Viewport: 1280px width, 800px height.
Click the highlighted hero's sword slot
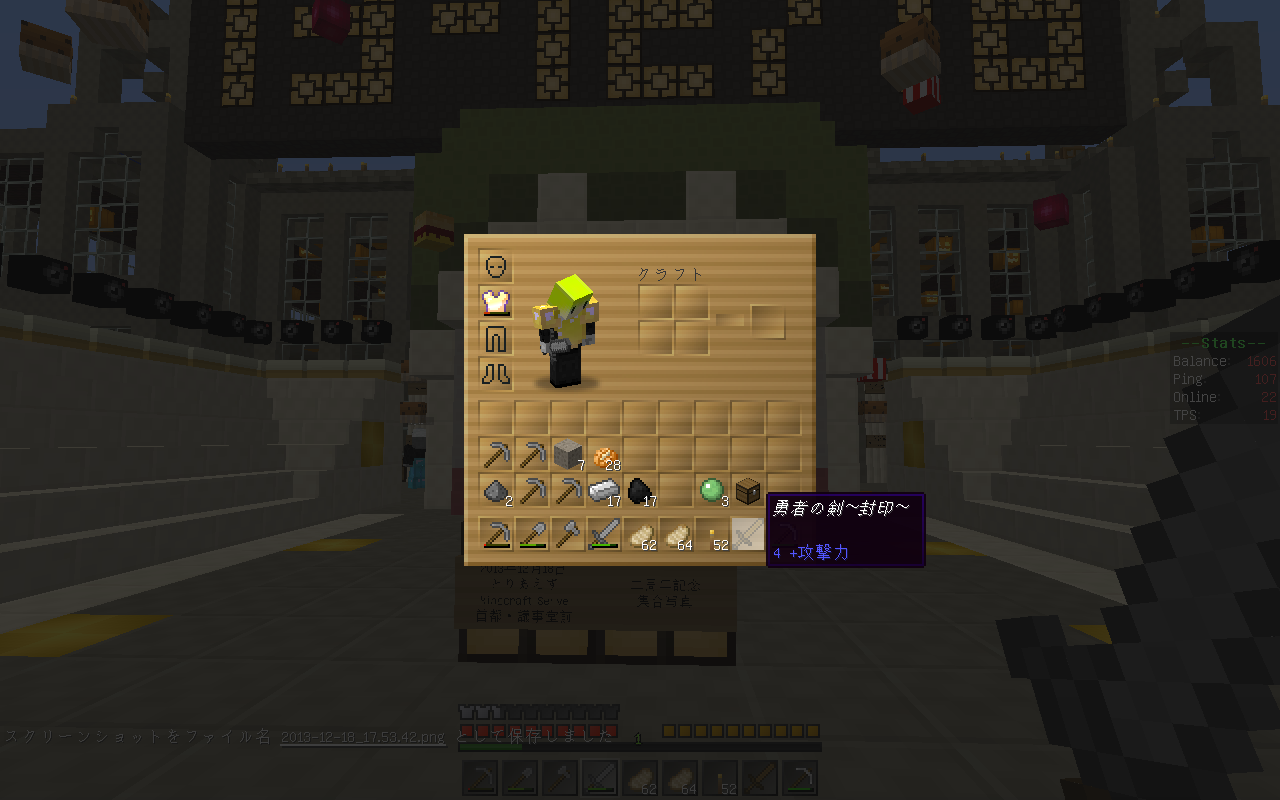(x=748, y=535)
